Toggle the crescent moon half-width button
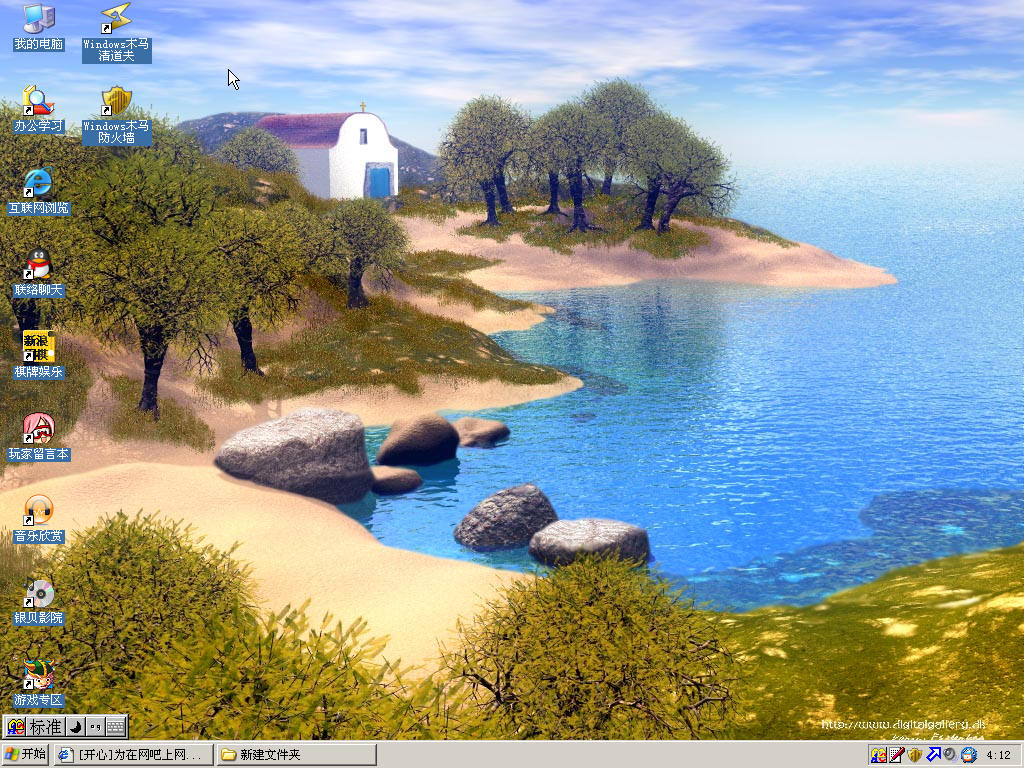The height and width of the screenshot is (768, 1024). (75, 727)
